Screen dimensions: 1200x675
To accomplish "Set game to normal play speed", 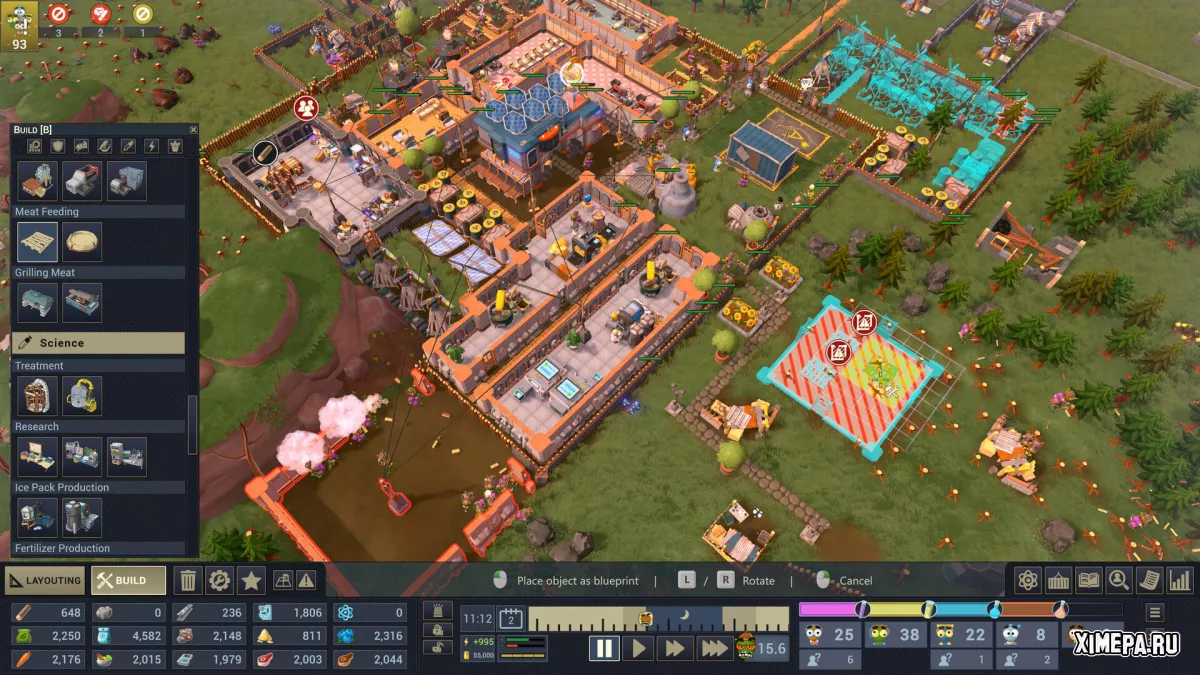I will (x=637, y=648).
